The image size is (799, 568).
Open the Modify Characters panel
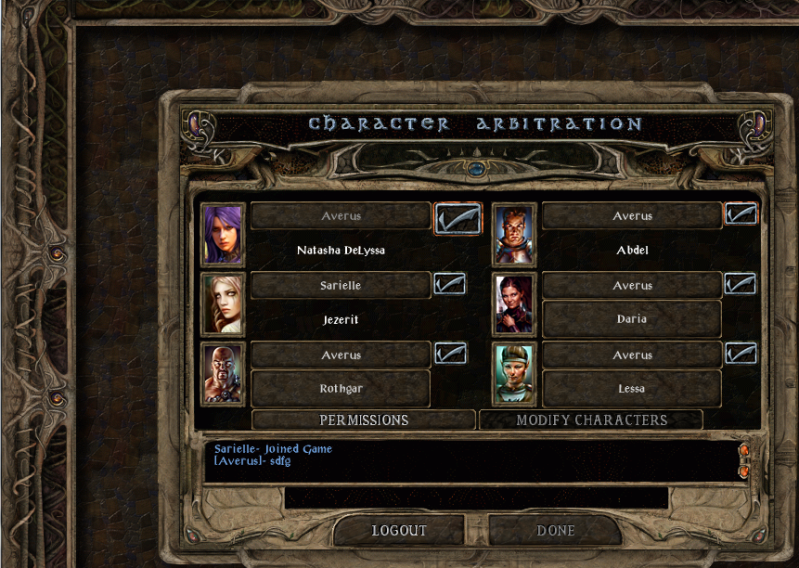click(x=591, y=420)
